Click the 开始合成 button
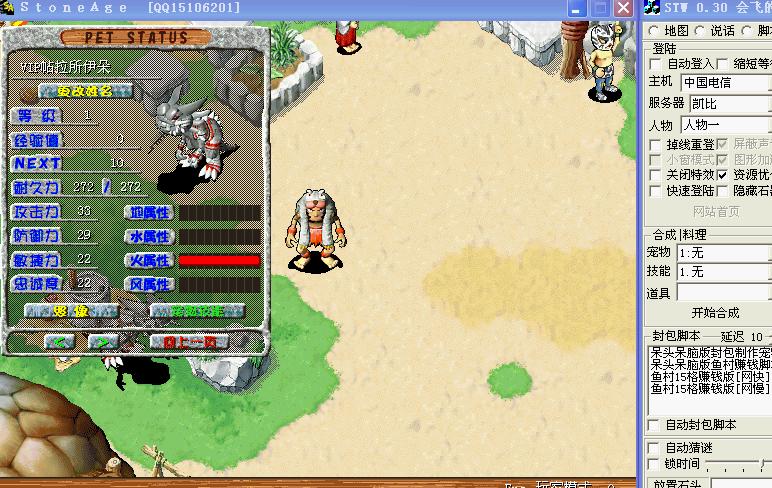The image size is (772, 488). 715,313
